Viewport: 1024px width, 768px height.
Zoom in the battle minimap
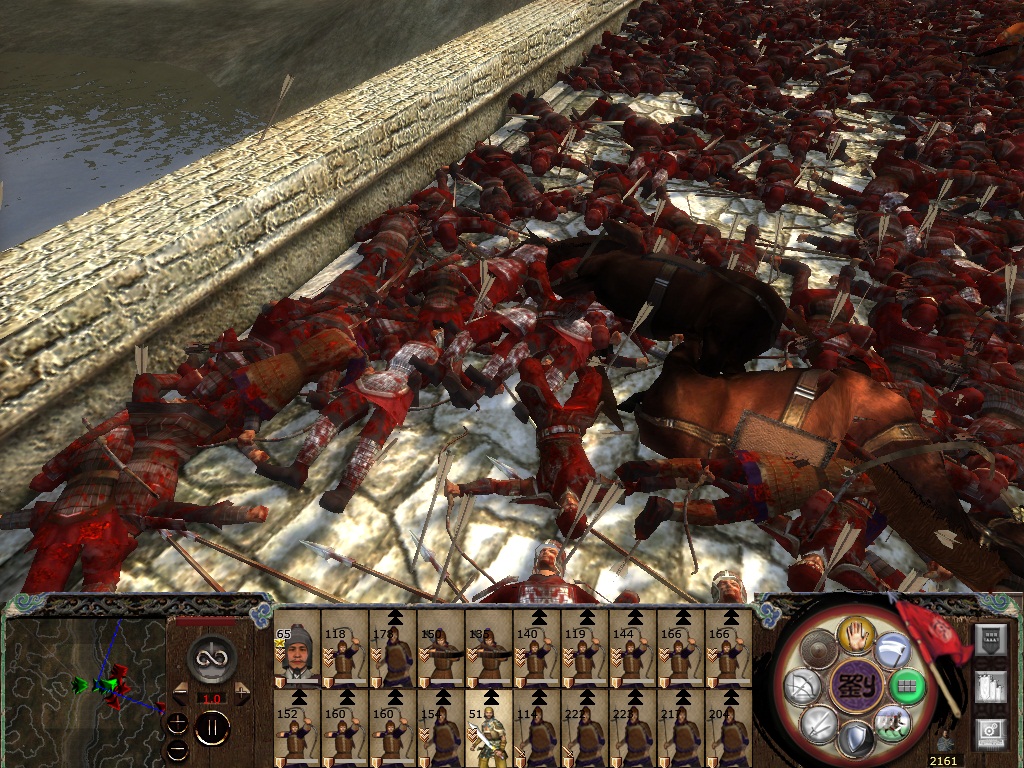[x=177, y=724]
